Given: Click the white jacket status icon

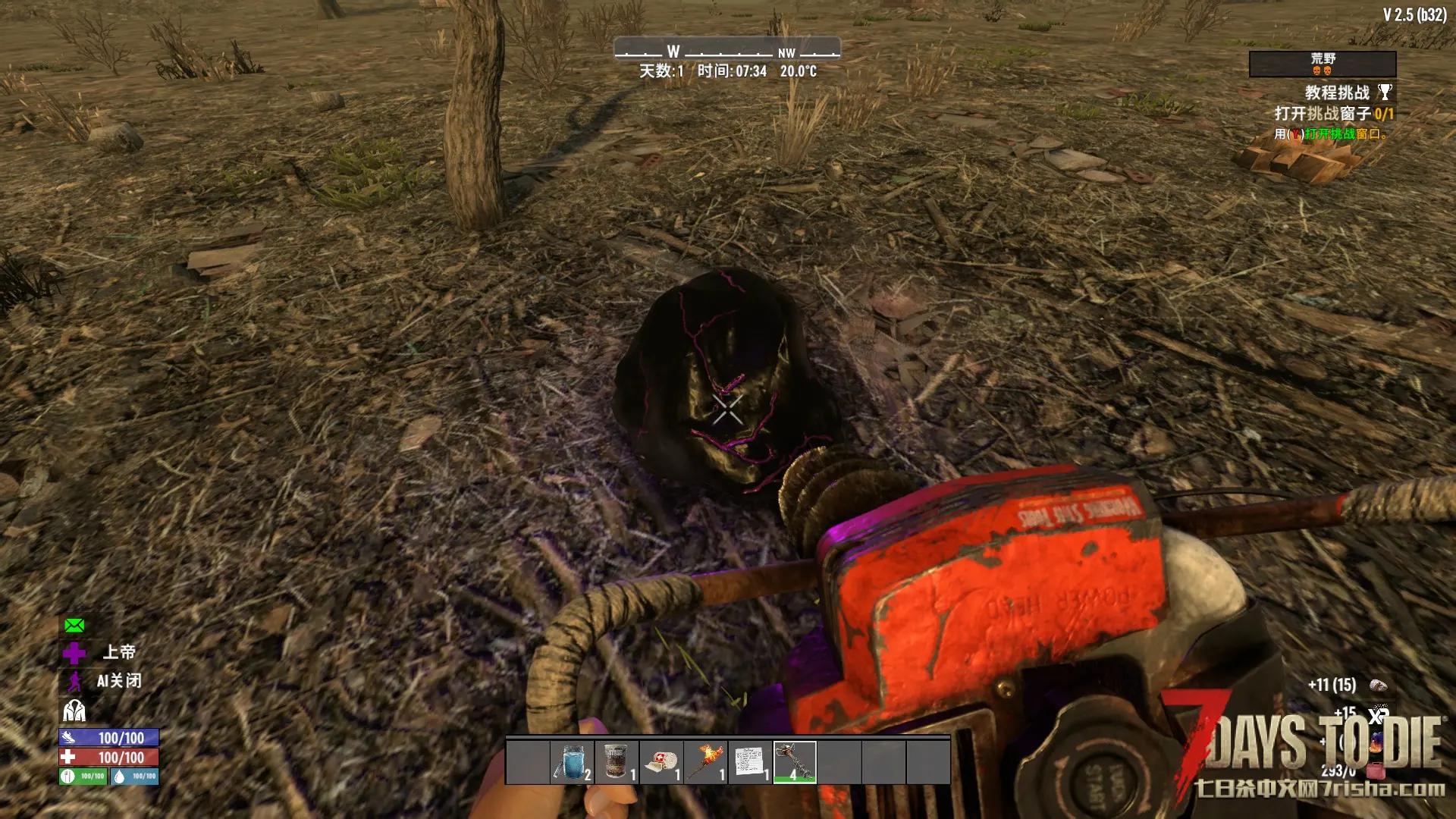Looking at the screenshot, I should point(74,711).
